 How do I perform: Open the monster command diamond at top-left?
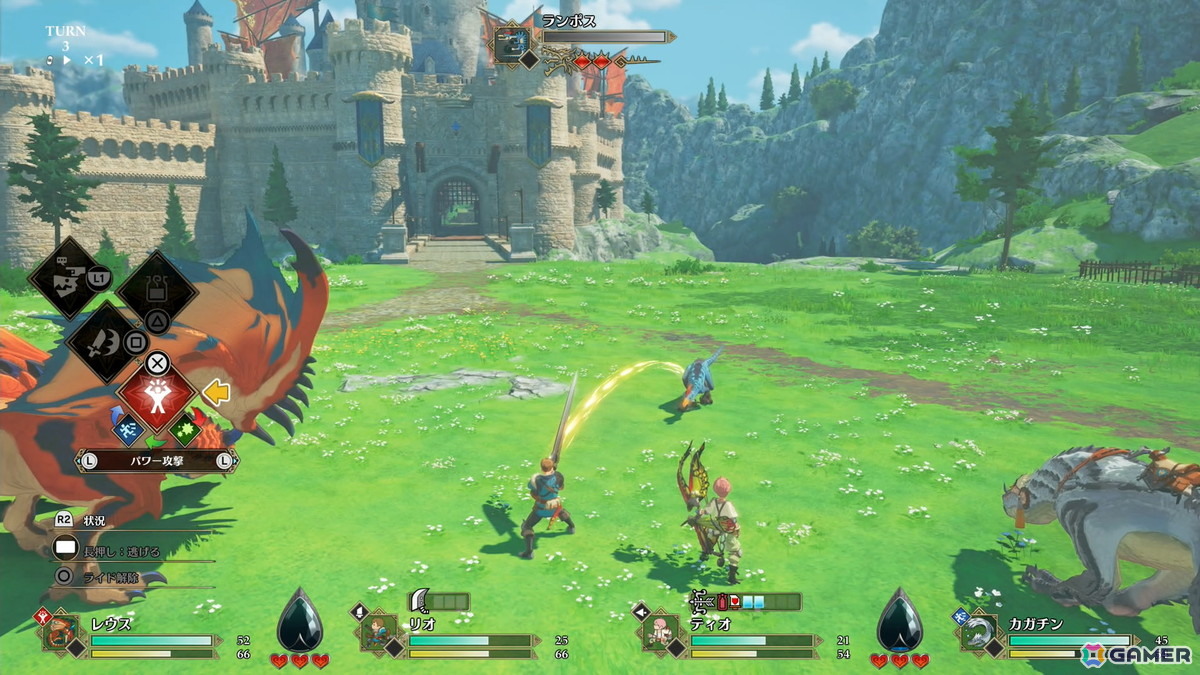tap(70, 277)
